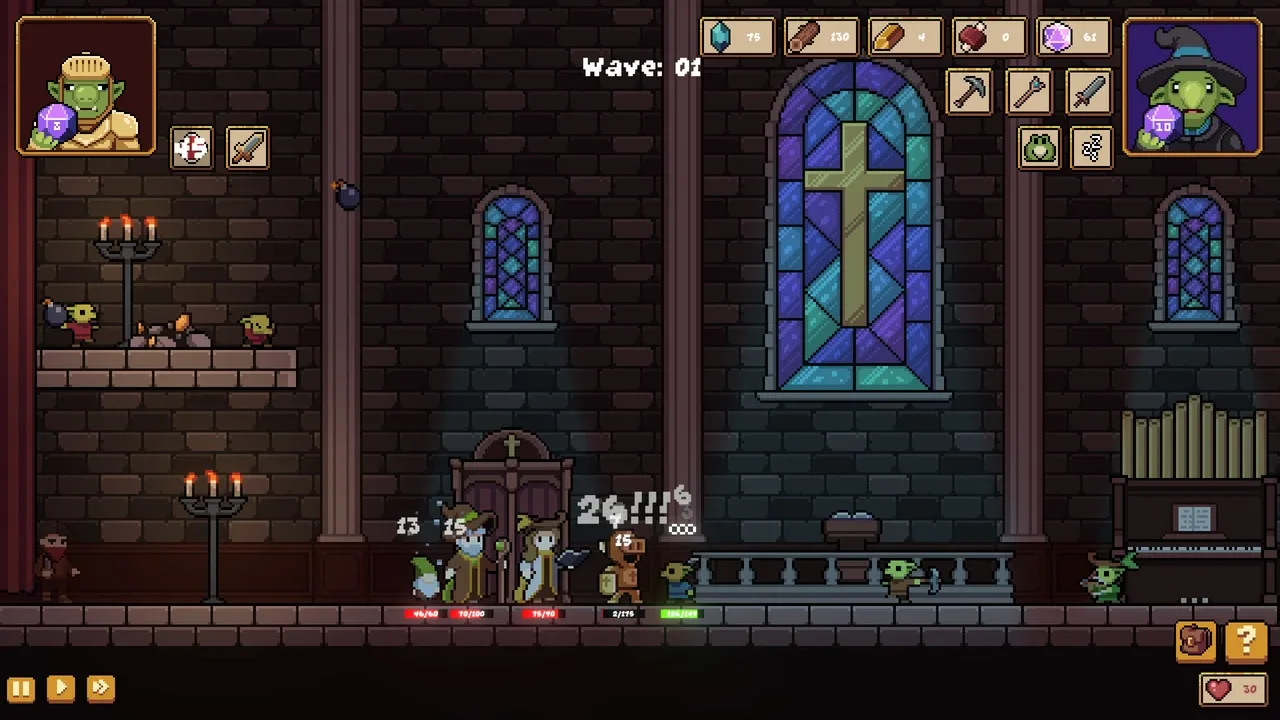Viewport: 1280px width, 720px height.
Task: Open the question mark help button
Action: 1246,641
